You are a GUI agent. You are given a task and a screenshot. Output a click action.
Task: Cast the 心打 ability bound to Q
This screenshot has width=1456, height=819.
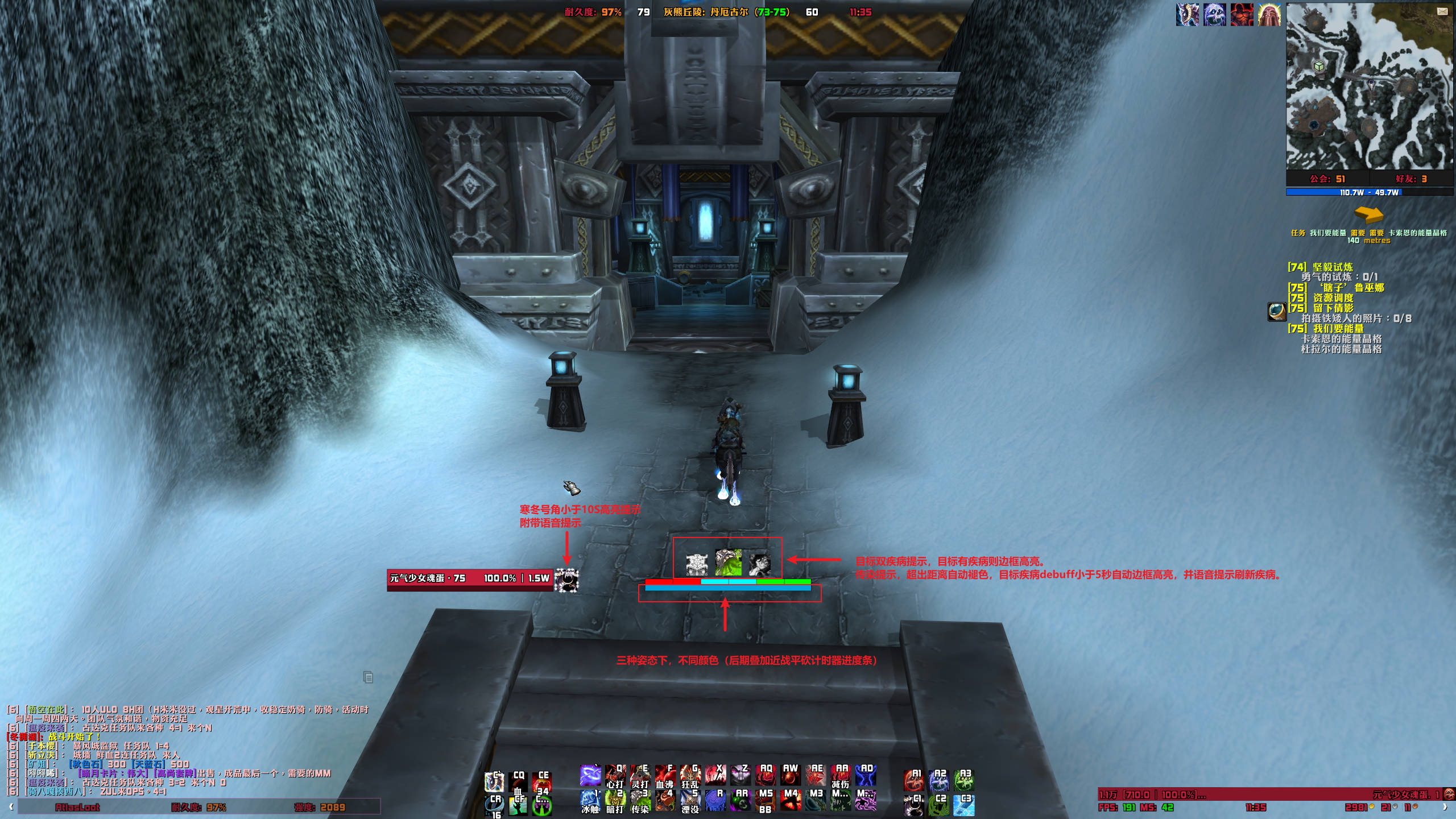[615, 776]
